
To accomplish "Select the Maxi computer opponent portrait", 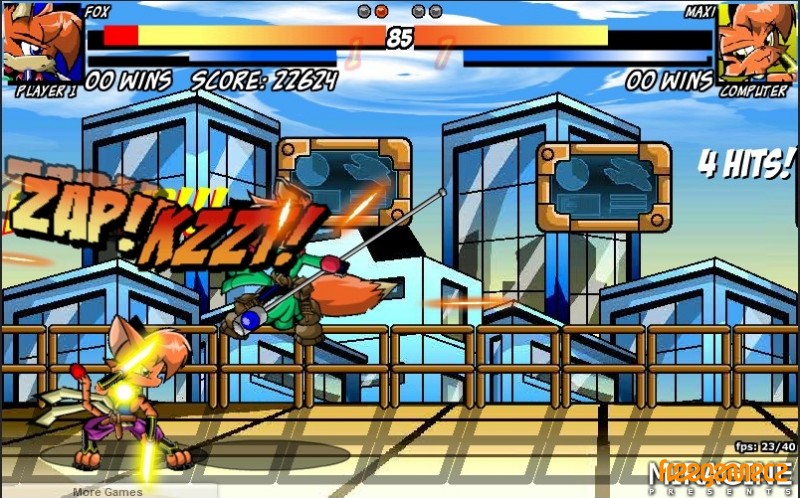I will pos(755,43).
